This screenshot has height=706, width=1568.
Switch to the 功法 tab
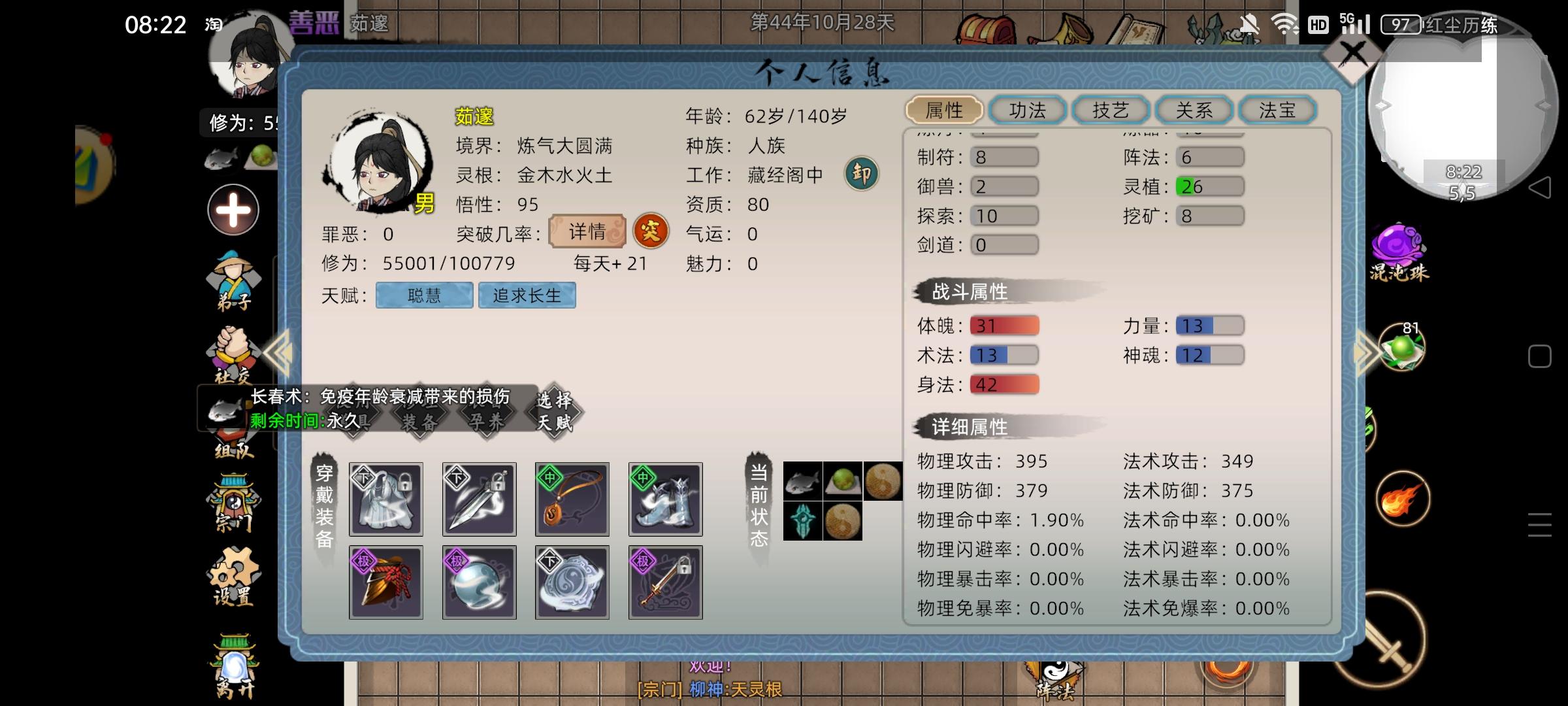1027,110
